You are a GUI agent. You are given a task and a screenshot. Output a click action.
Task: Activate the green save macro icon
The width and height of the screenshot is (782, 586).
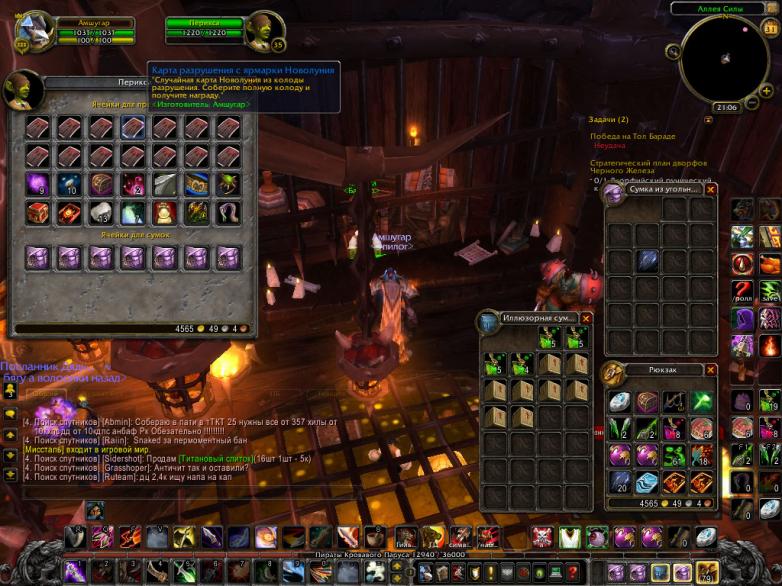tap(769, 291)
